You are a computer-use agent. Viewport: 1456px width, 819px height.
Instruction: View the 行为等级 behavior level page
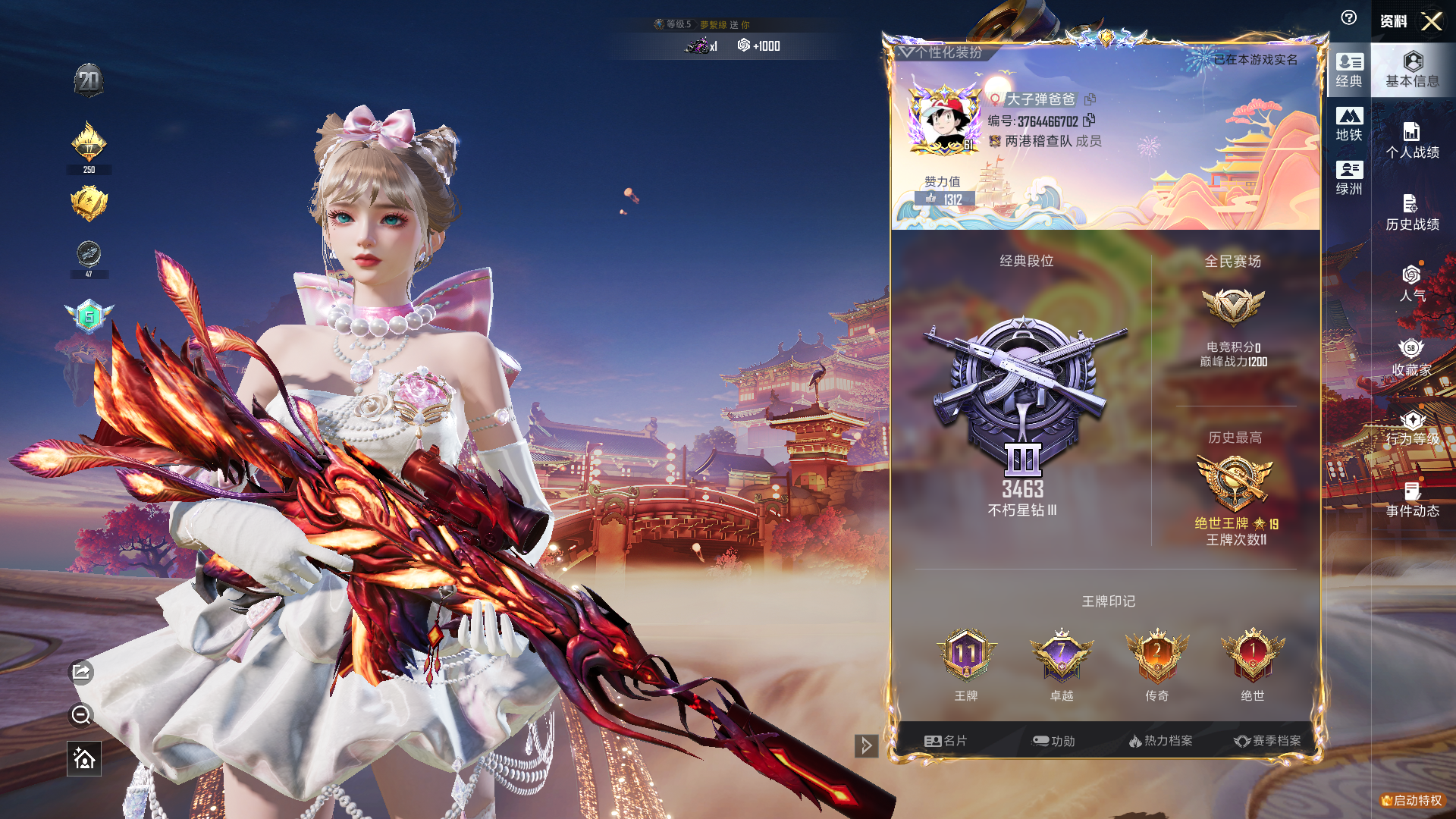click(x=1412, y=428)
